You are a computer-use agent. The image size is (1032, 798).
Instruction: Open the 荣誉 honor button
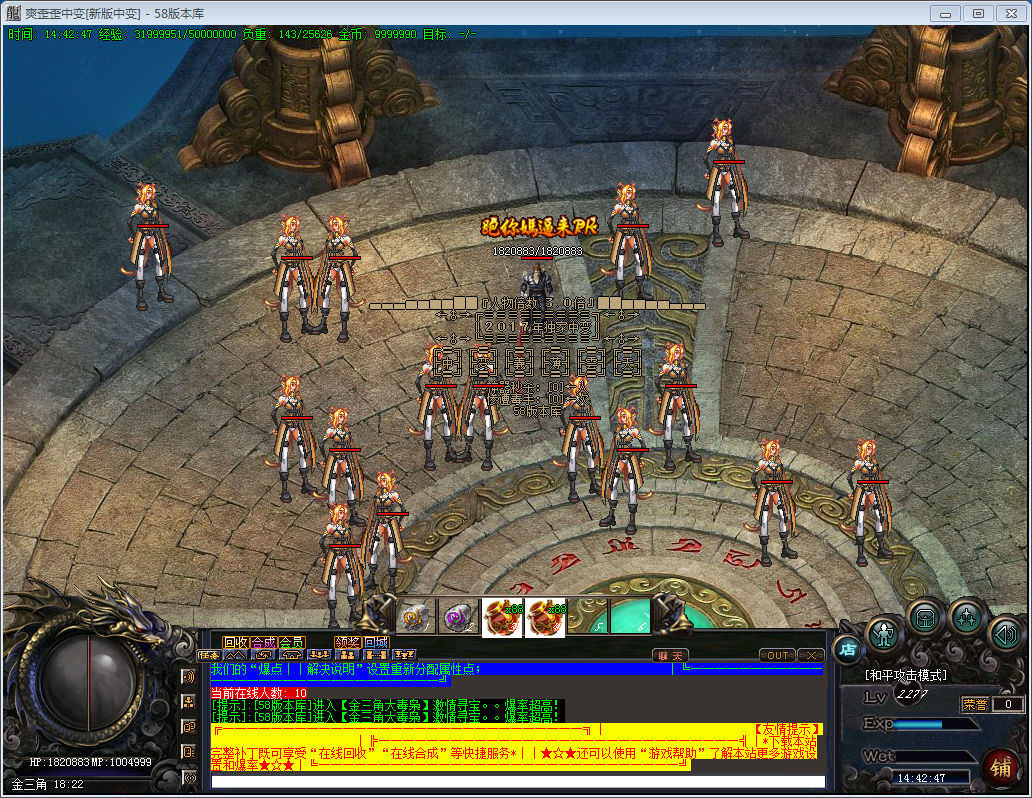[x=973, y=704]
